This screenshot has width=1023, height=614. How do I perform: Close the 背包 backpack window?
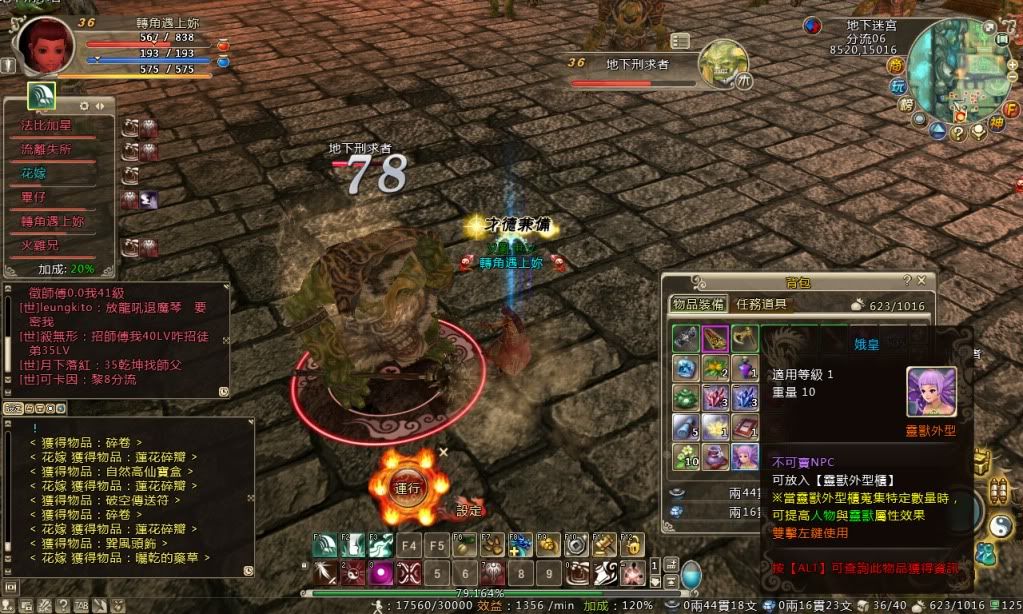[921, 281]
